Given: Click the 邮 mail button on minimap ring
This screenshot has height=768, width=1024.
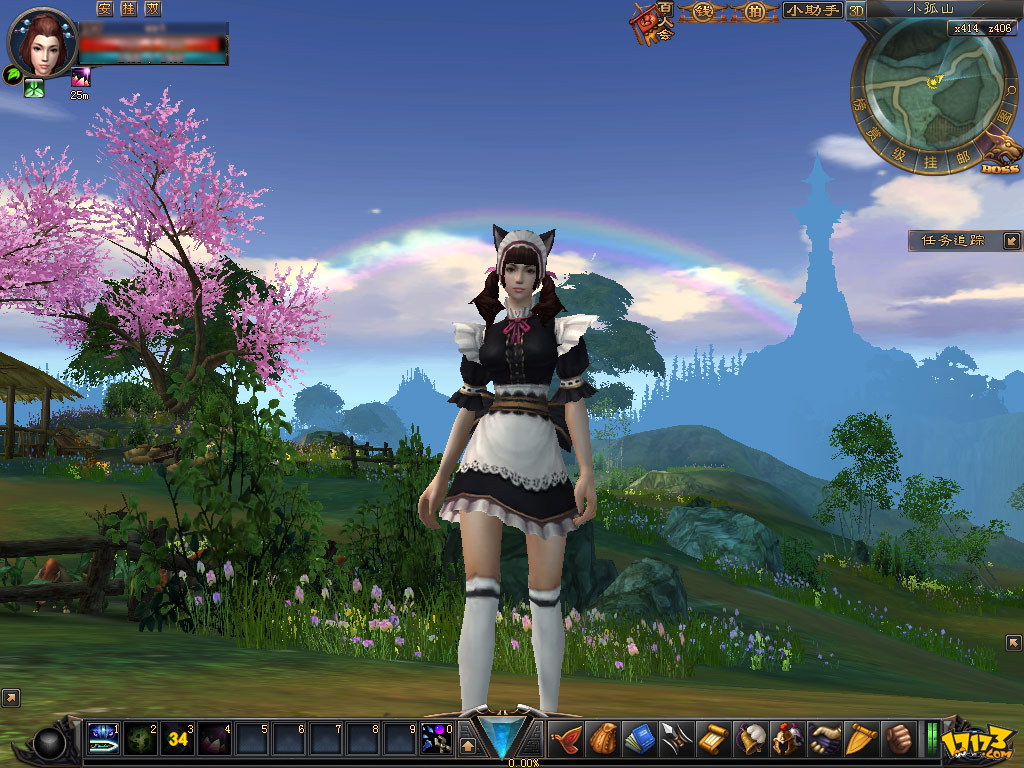Looking at the screenshot, I should [963, 156].
